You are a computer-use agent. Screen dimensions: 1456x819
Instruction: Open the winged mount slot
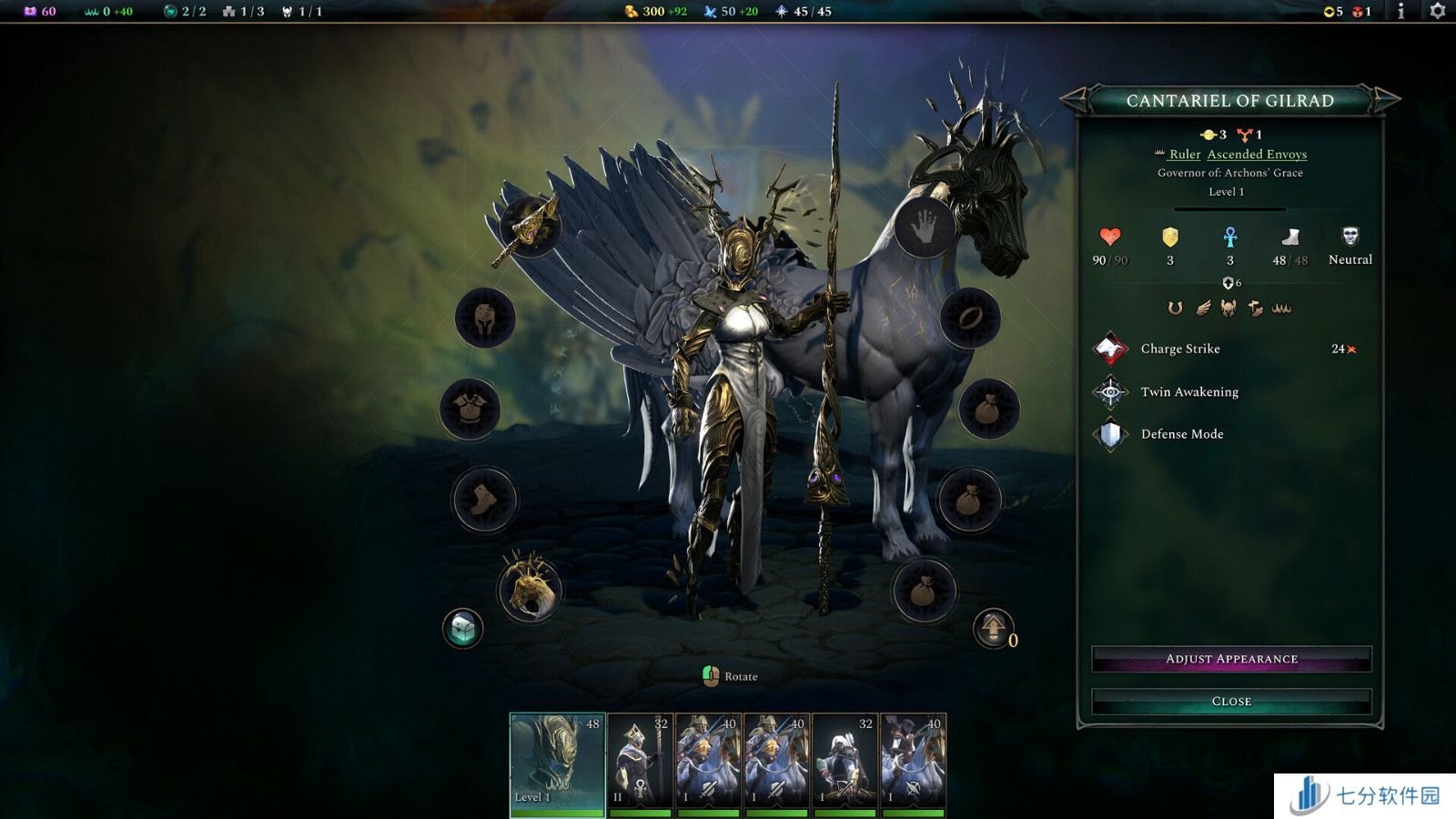tap(530, 590)
